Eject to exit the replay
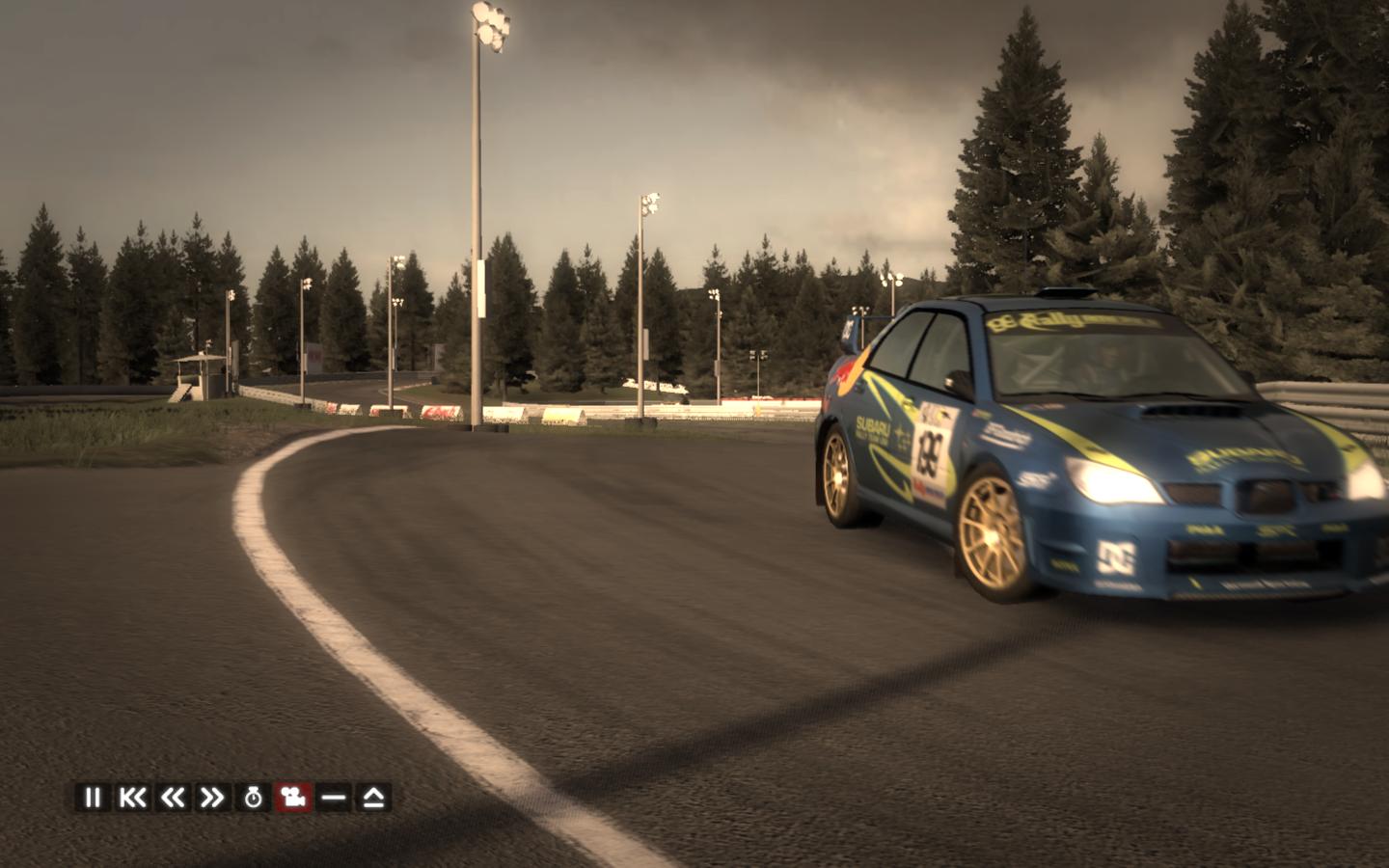Image resolution: width=1389 pixels, height=868 pixels. pyautogui.click(x=373, y=798)
